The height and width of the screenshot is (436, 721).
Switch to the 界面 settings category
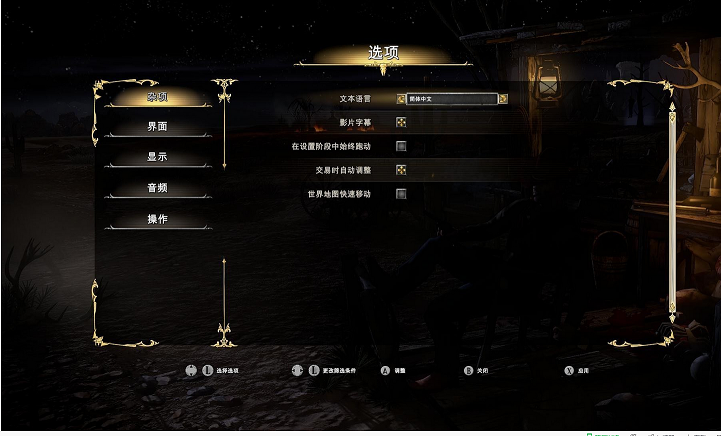157,127
